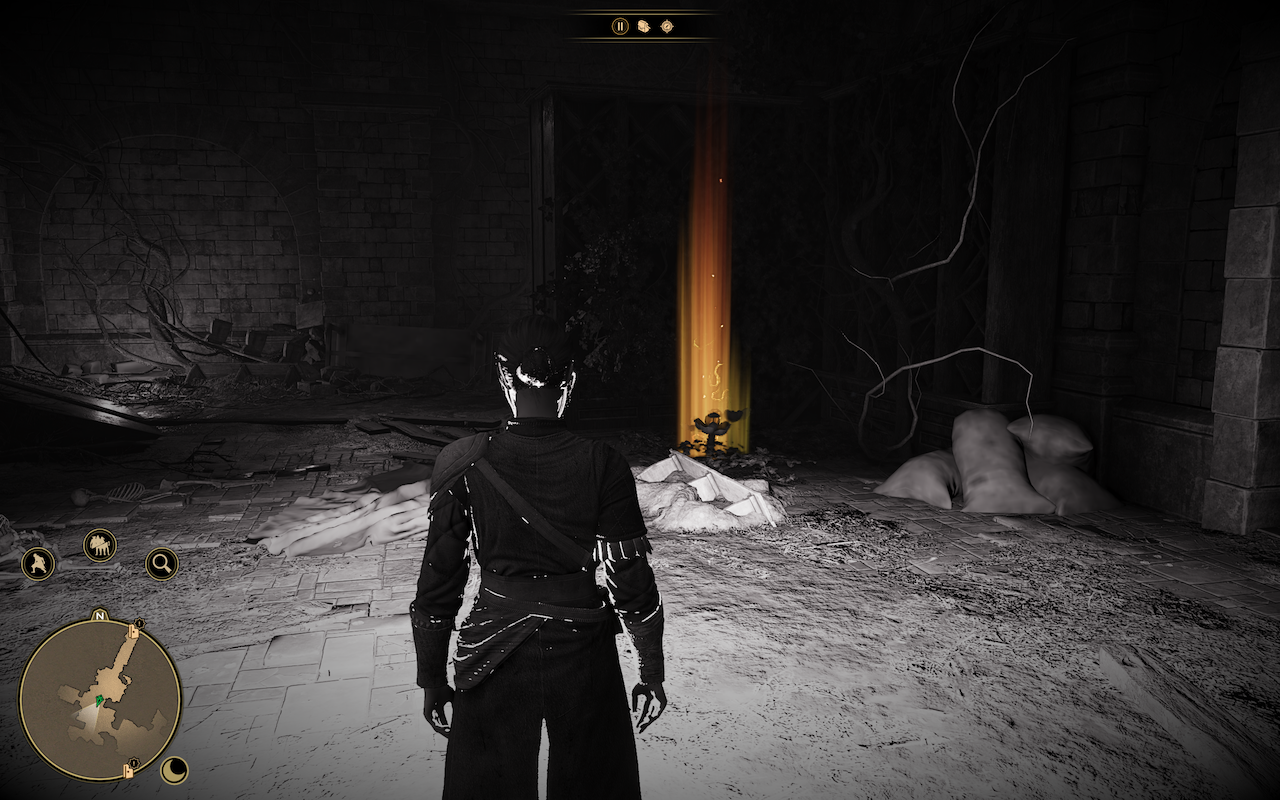Toggle the sneaking figure stealth icon
This screenshot has height=800, width=1280.
38,563
